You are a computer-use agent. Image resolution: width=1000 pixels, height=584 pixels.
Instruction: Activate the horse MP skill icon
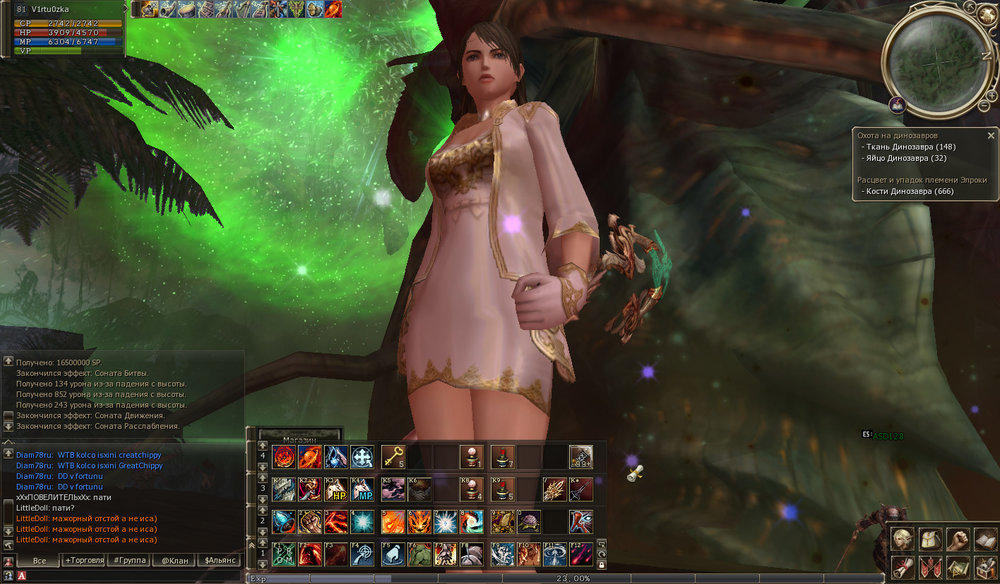click(362, 490)
